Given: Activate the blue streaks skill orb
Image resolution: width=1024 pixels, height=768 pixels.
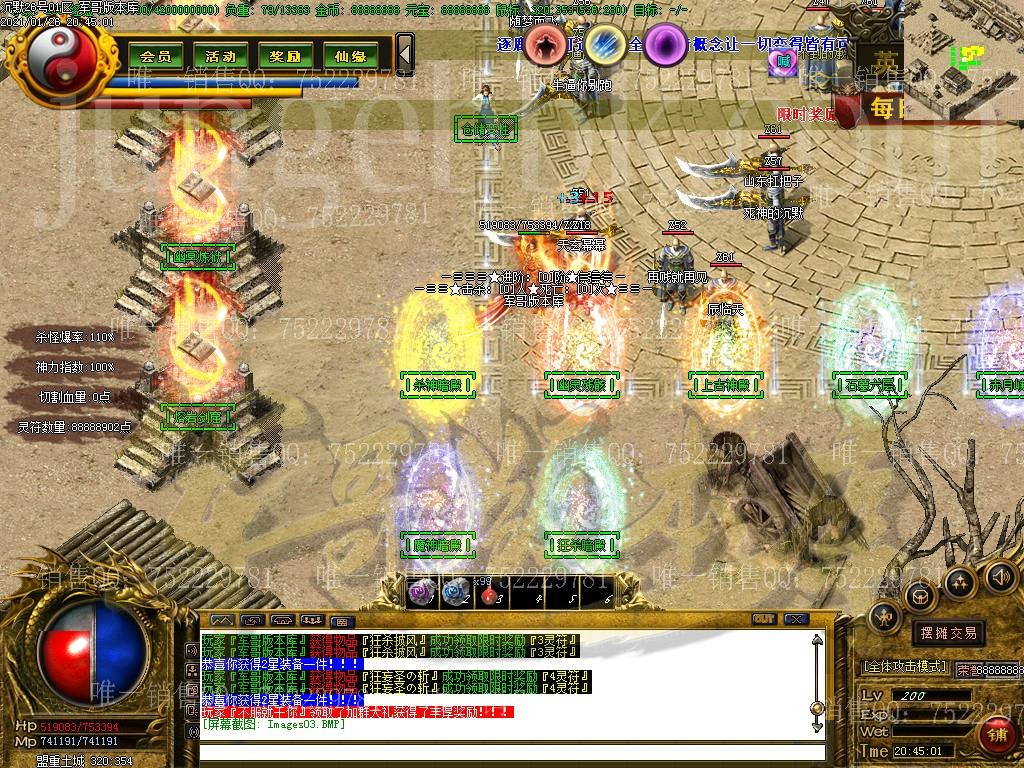Looking at the screenshot, I should [605, 44].
